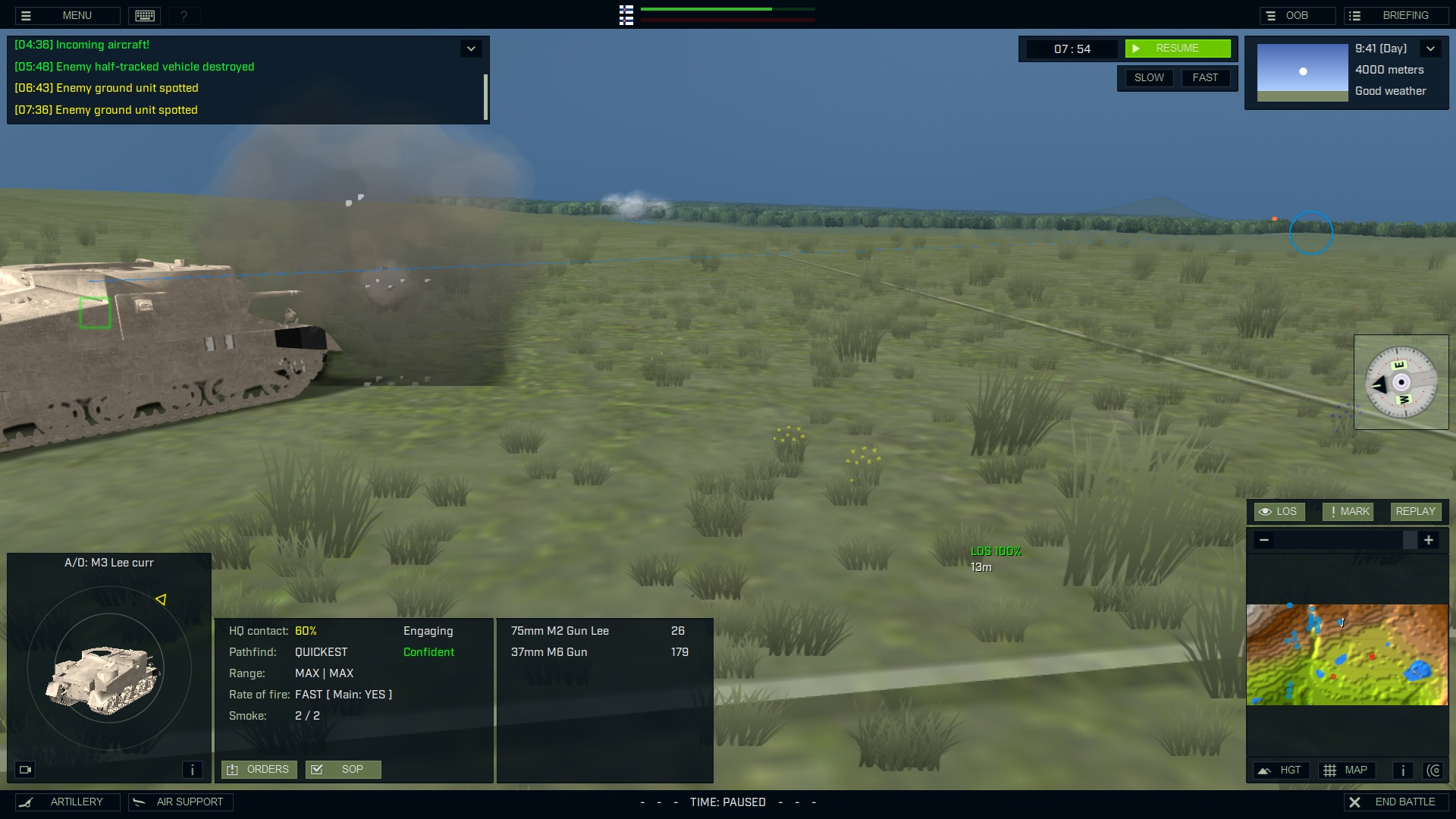Open the REPLAY viewer
This screenshot has width=1456, height=819.
tap(1415, 511)
